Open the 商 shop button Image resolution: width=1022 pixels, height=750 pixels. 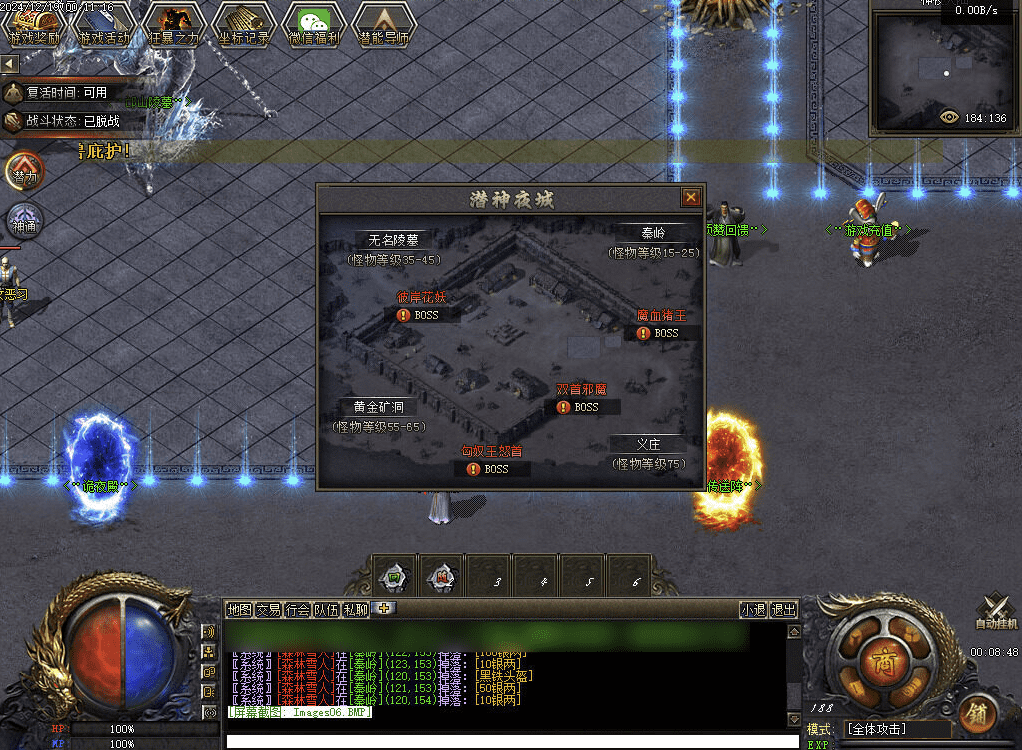[882, 663]
